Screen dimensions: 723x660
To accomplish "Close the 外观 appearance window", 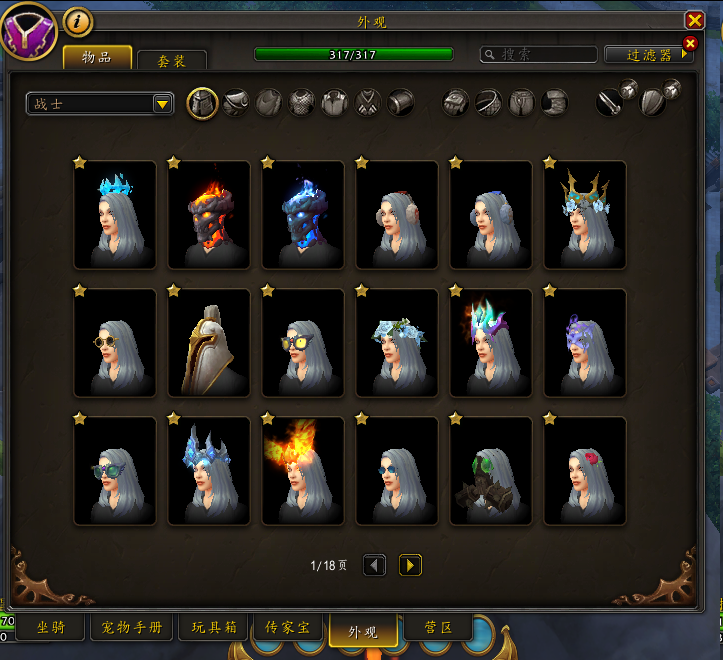I will point(694,20).
